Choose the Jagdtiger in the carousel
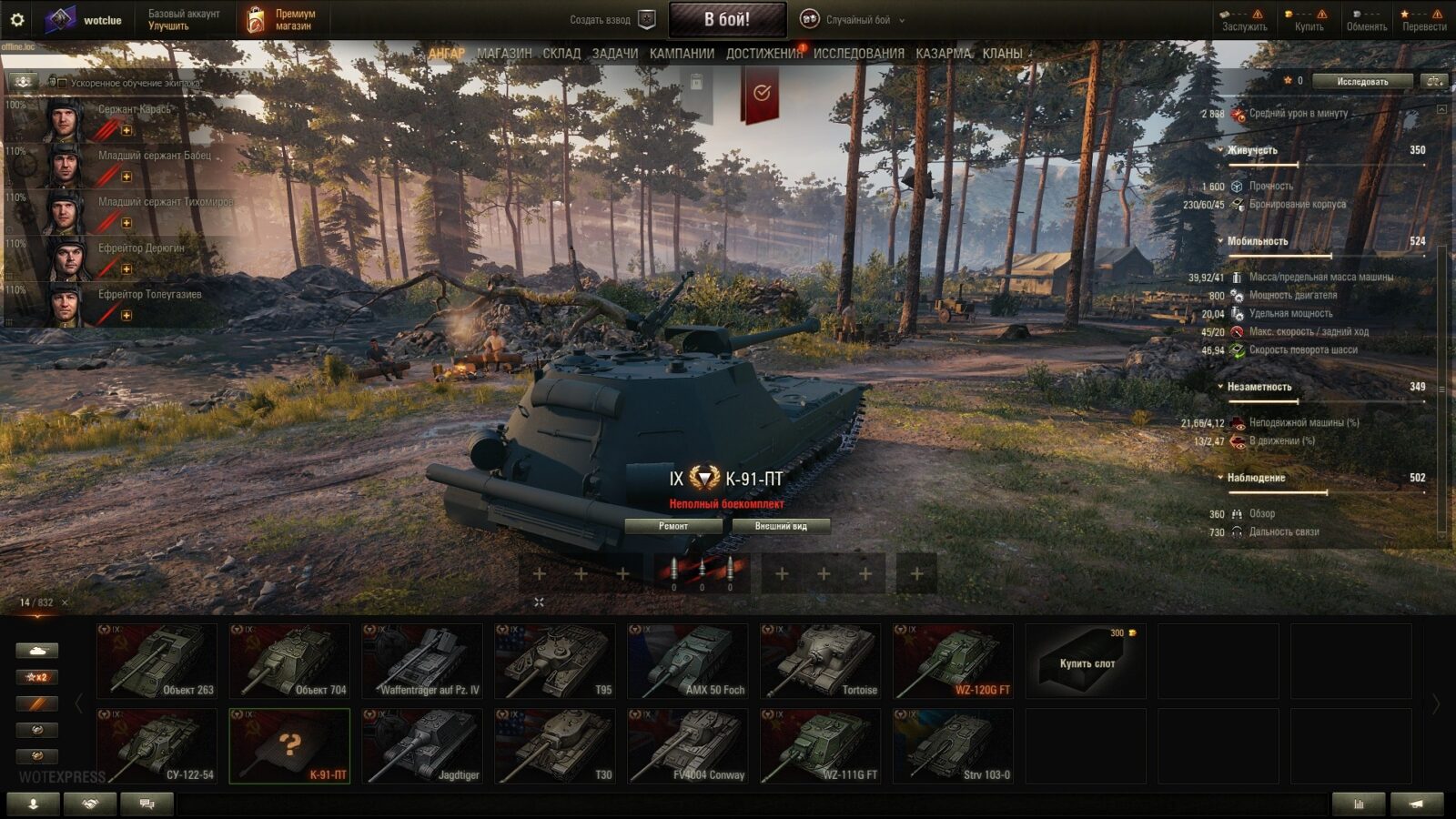This screenshot has width=1456, height=819. point(422,746)
